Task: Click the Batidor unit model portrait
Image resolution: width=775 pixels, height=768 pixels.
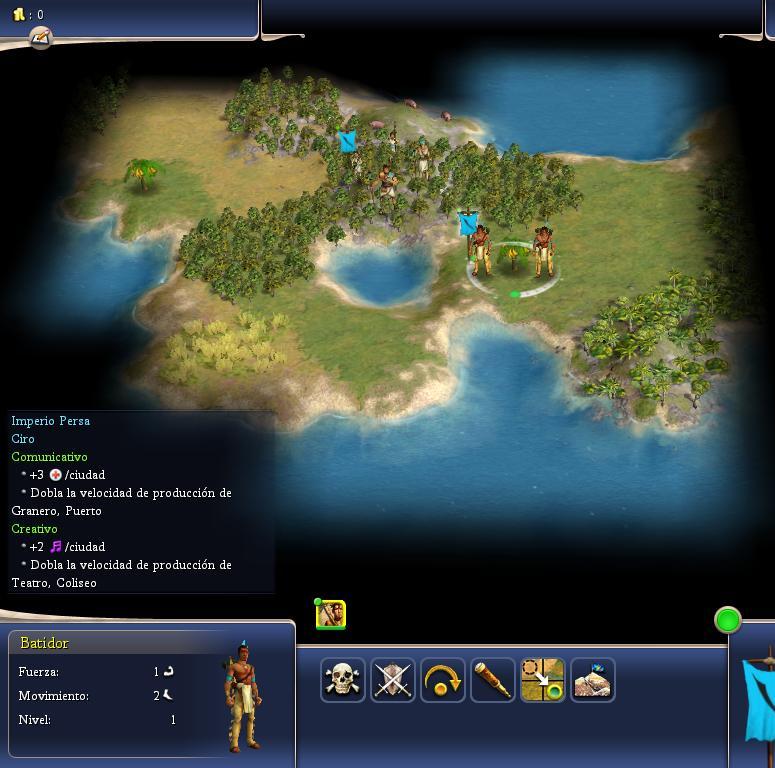Action: click(x=243, y=695)
